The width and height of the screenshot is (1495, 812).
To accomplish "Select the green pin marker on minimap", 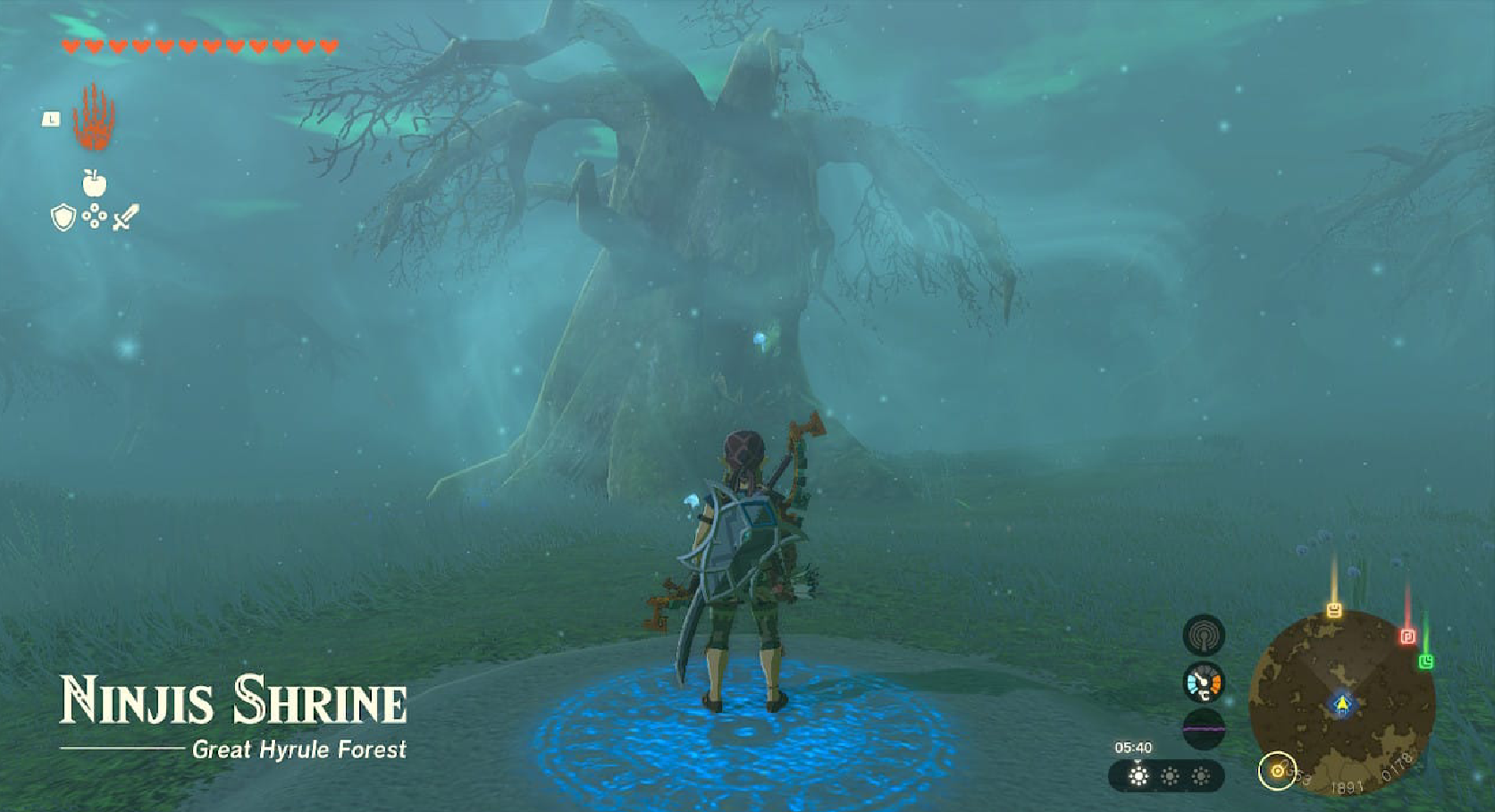I will coord(1426,661).
